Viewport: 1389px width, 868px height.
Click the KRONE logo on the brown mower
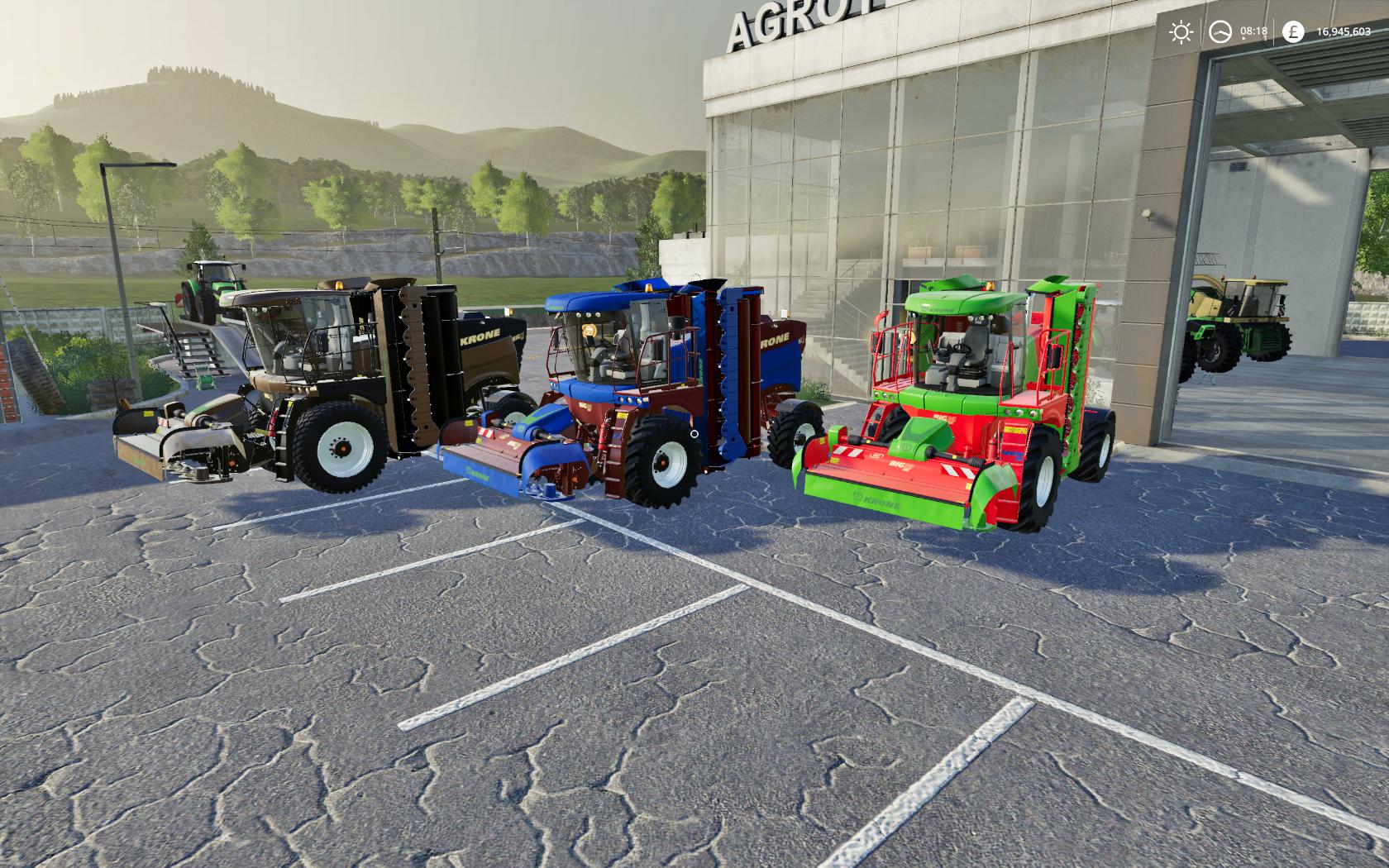pos(481,337)
